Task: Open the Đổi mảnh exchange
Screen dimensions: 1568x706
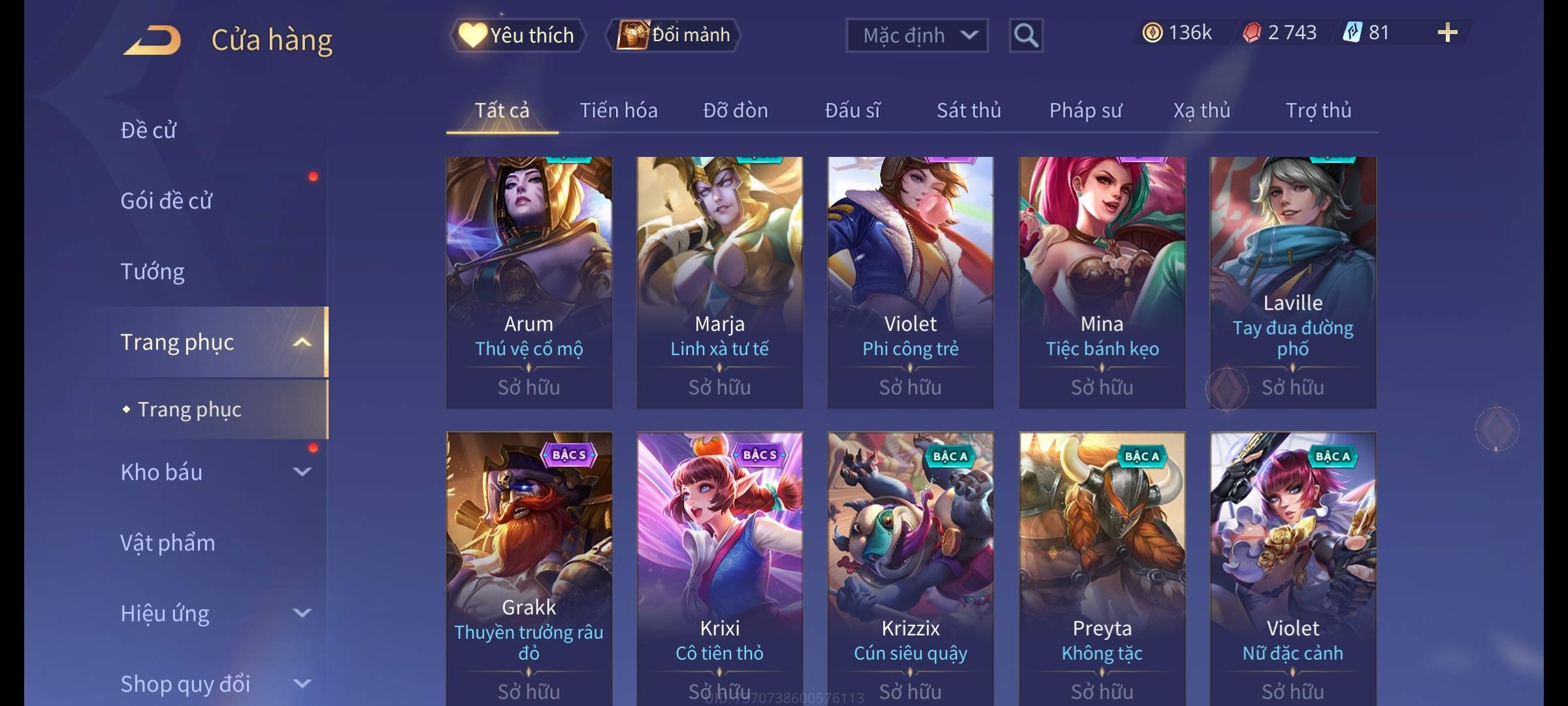Action: tap(674, 35)
